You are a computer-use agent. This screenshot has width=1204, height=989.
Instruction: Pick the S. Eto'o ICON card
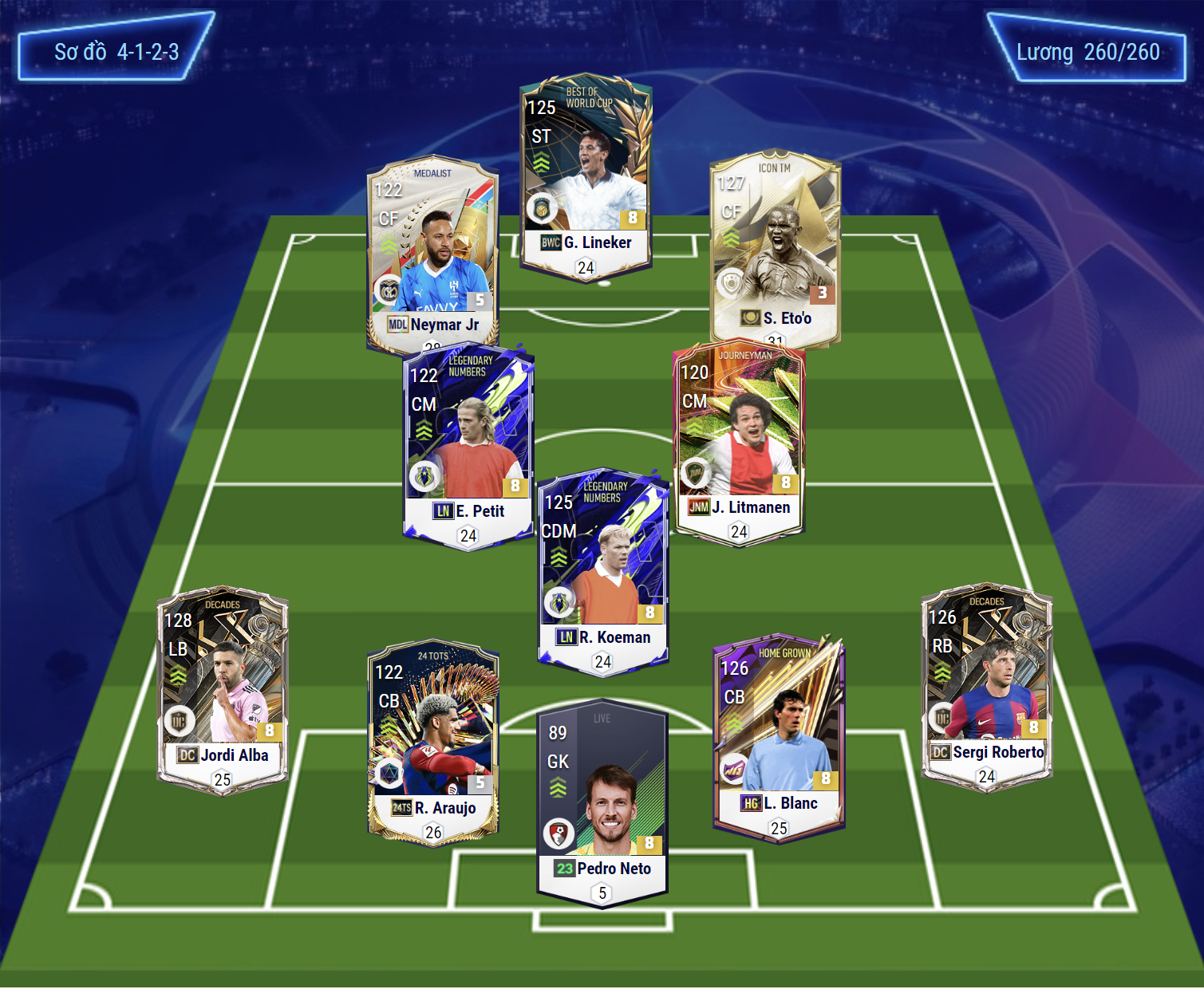pyautogui.click(x=775, y=247)
